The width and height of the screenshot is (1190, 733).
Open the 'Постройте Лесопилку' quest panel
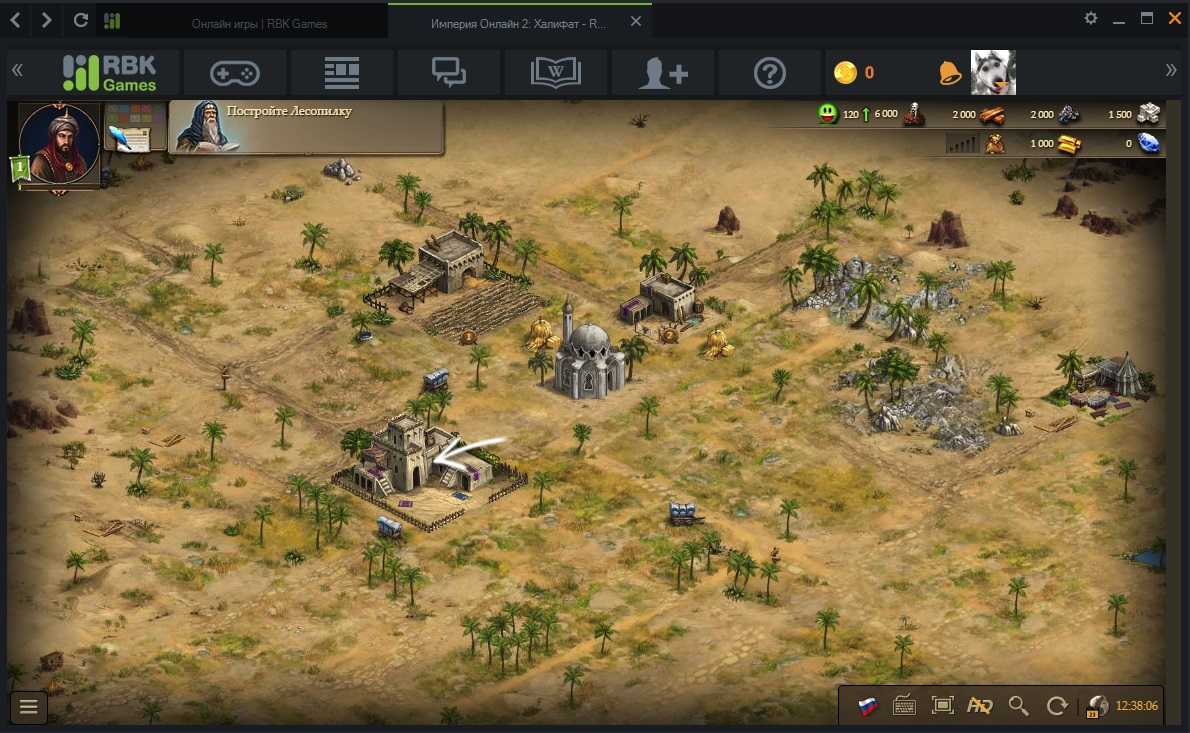click(x=306, y=127)
